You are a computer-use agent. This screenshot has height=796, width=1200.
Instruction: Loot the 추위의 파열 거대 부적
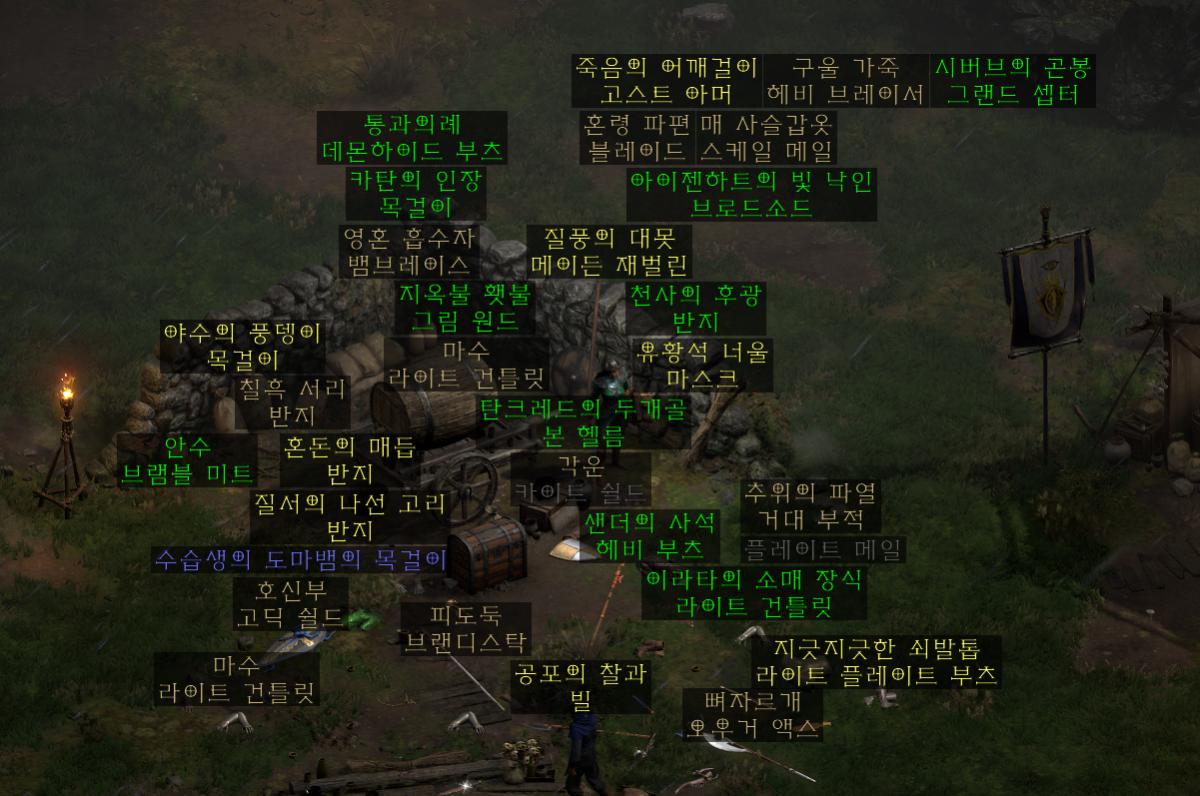coord(810,506)
